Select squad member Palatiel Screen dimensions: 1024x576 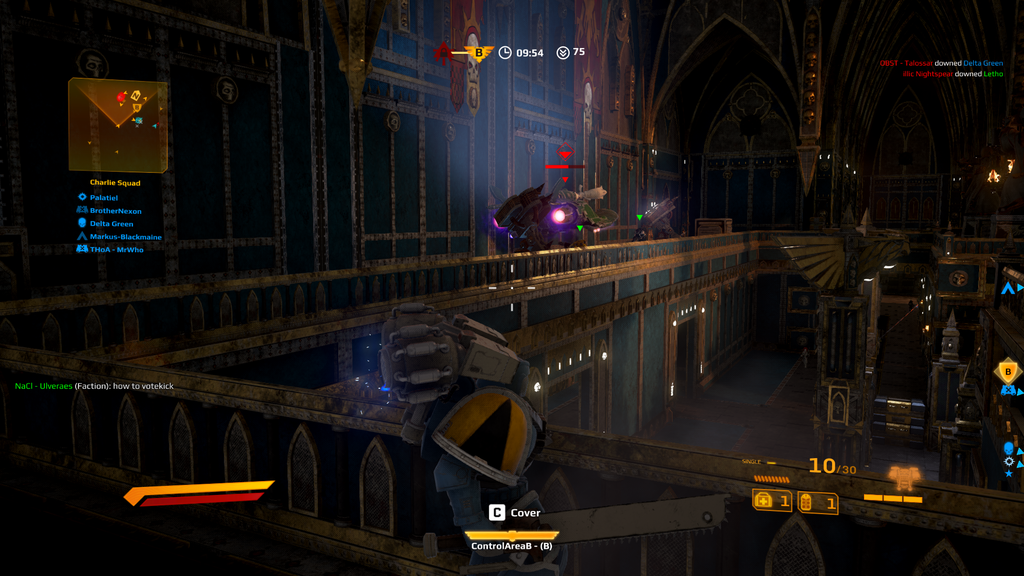point(103,198)
